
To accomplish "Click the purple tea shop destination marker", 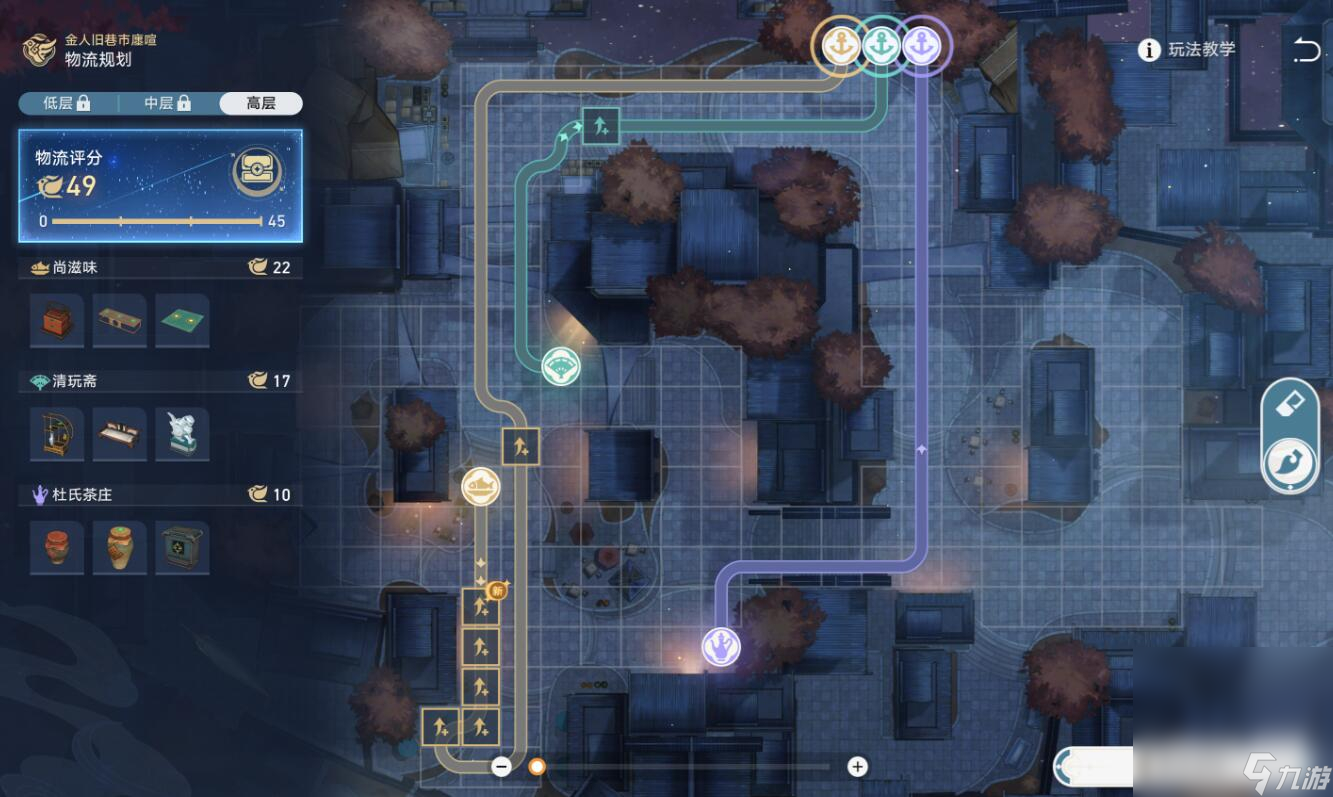I will (720, 646).
